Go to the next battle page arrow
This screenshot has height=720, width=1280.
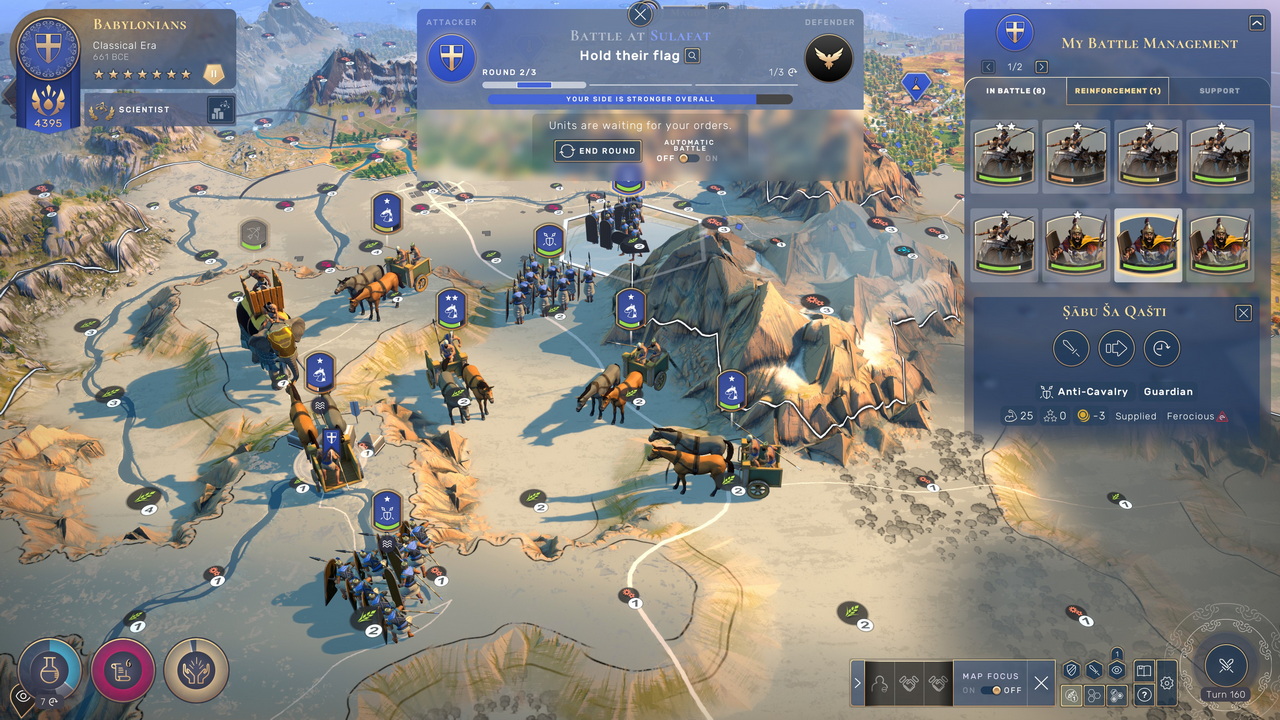(1041, 67)
